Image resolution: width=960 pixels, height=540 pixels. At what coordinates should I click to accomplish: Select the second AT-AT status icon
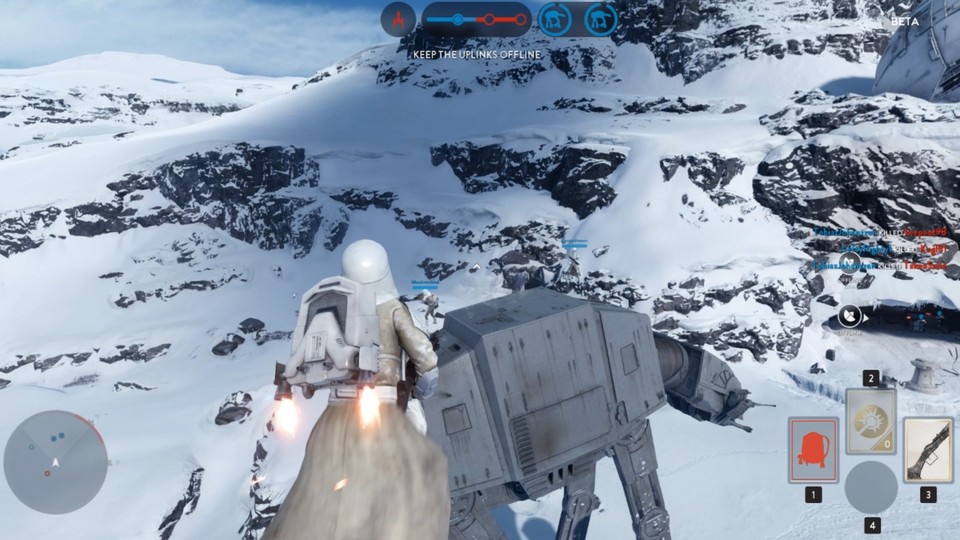pos(600,19)
